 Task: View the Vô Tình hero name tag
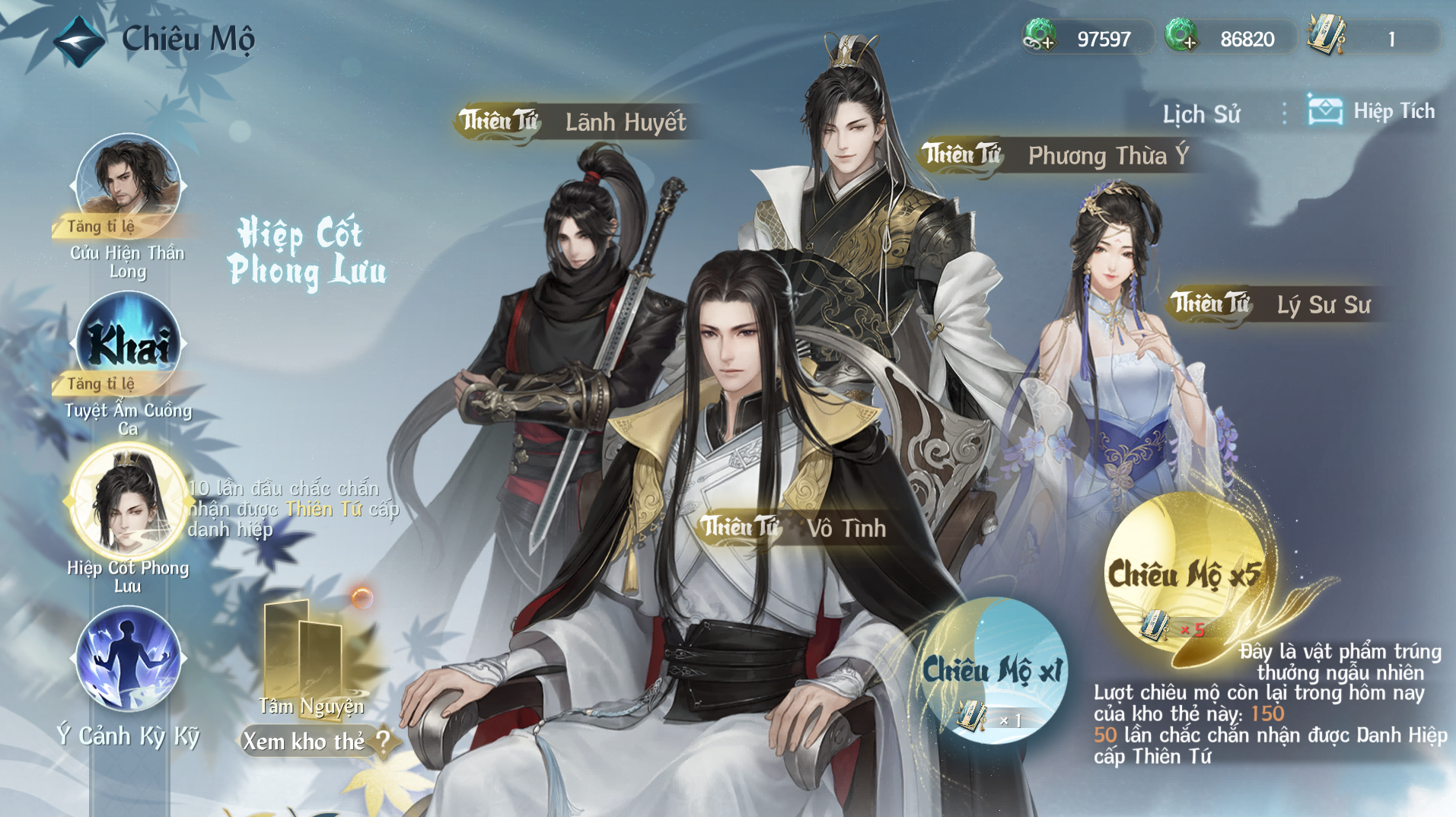coord(795,527)
